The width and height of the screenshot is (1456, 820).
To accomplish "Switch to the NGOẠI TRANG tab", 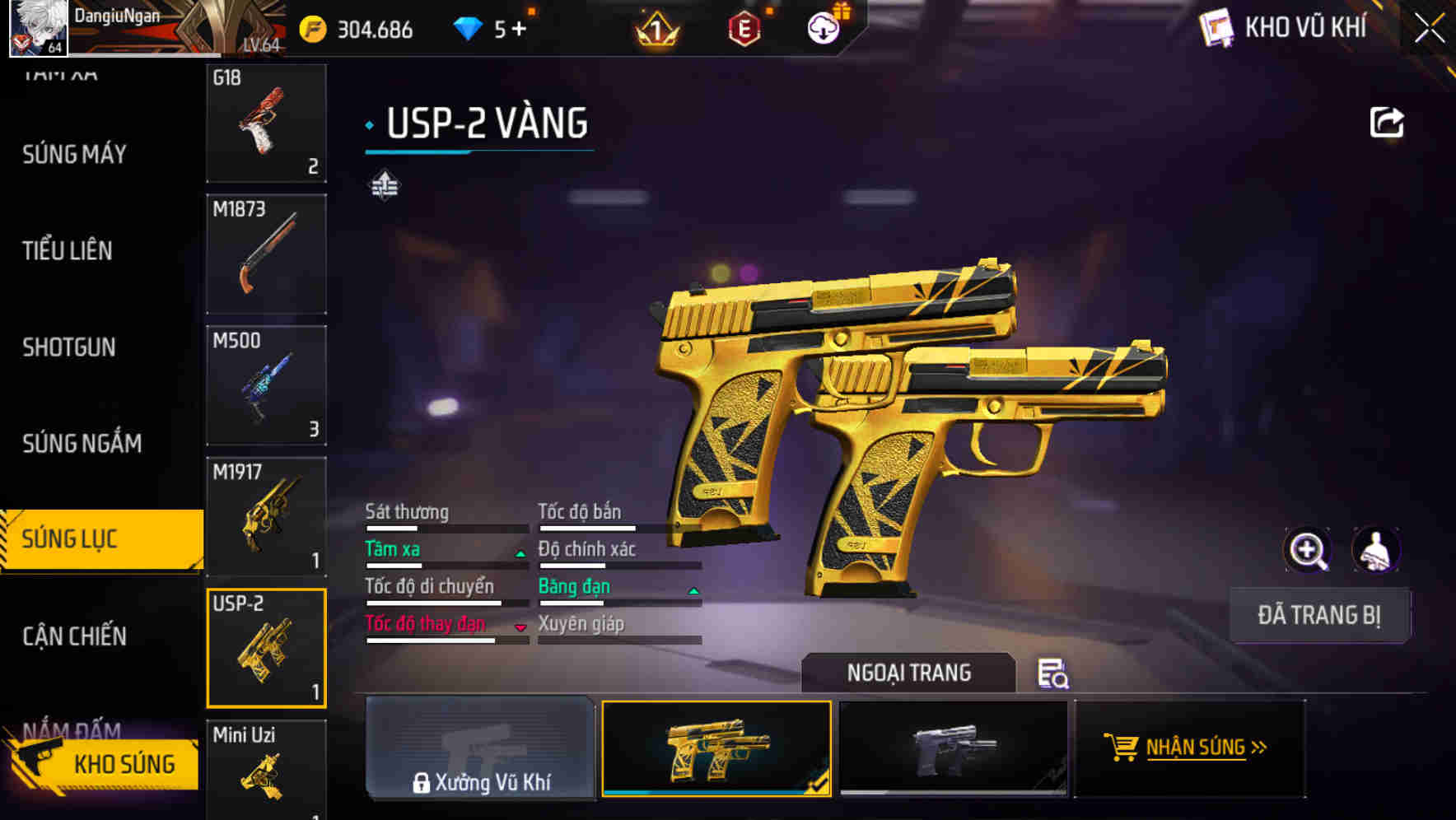I will [909, 673].
